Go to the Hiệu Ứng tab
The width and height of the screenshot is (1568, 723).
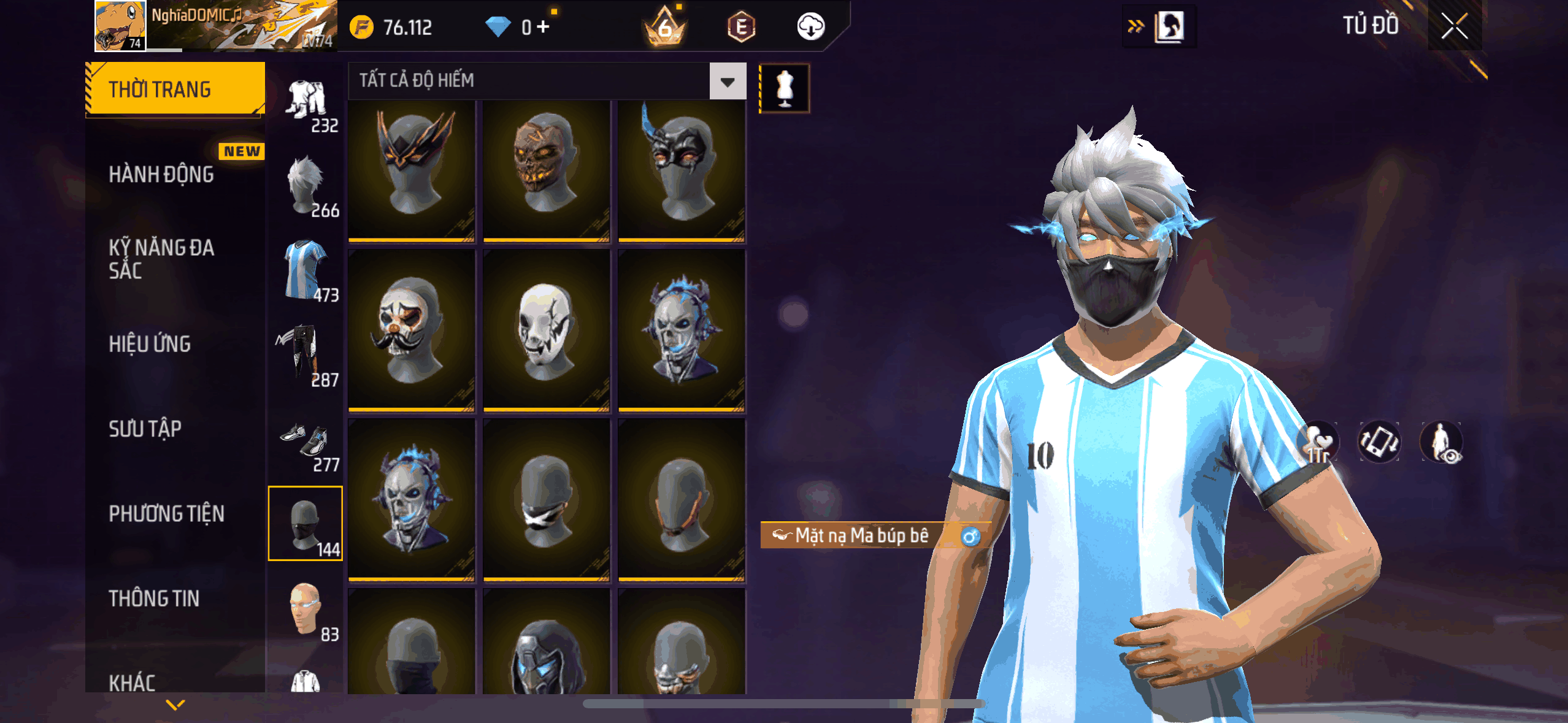pyautogui.click(x=150, y=344)
